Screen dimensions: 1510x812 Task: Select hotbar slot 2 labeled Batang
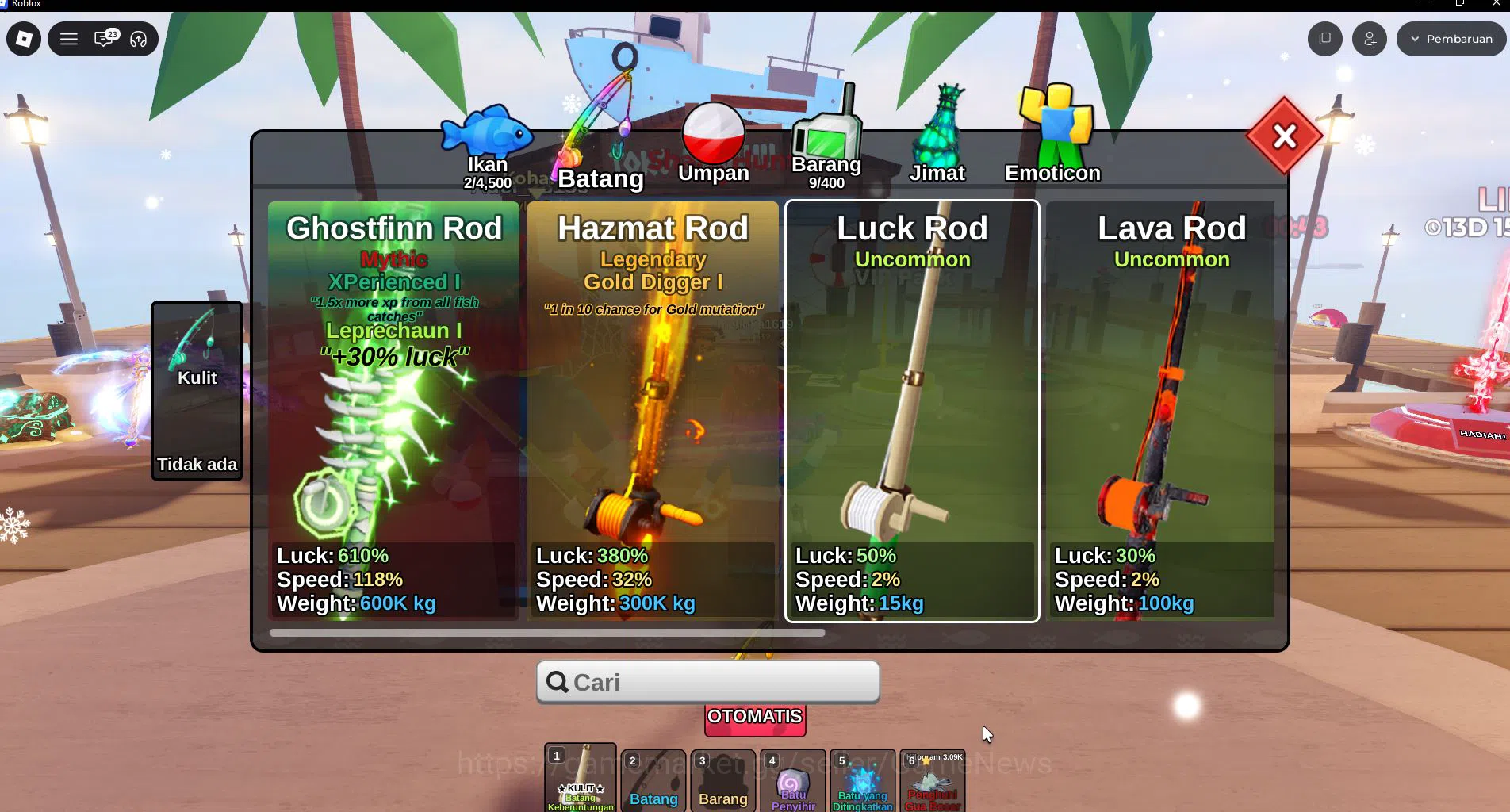[x=653, y=781]
